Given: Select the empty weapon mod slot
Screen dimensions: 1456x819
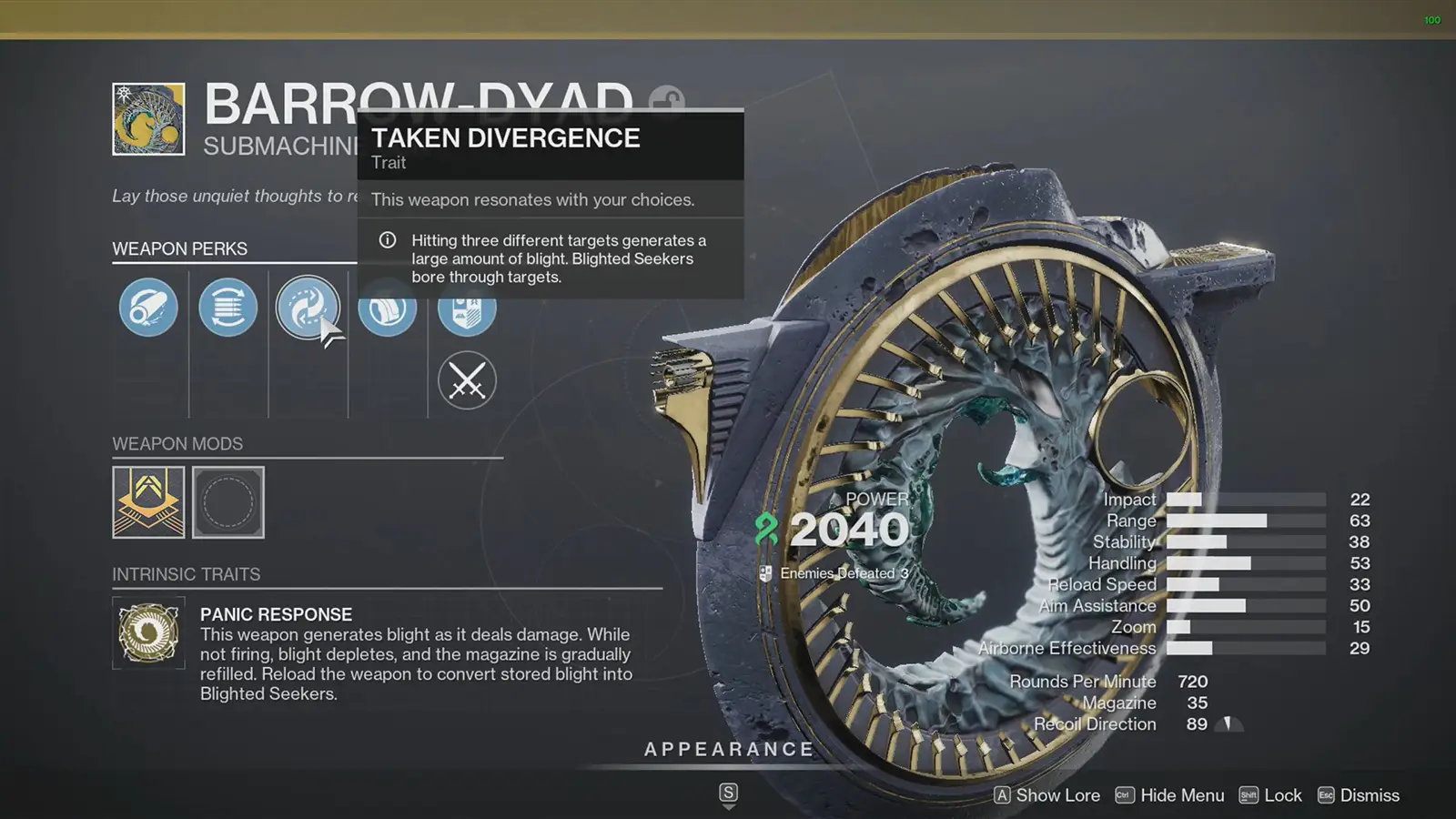Looking at the screenshot, I should coord(228,501).
